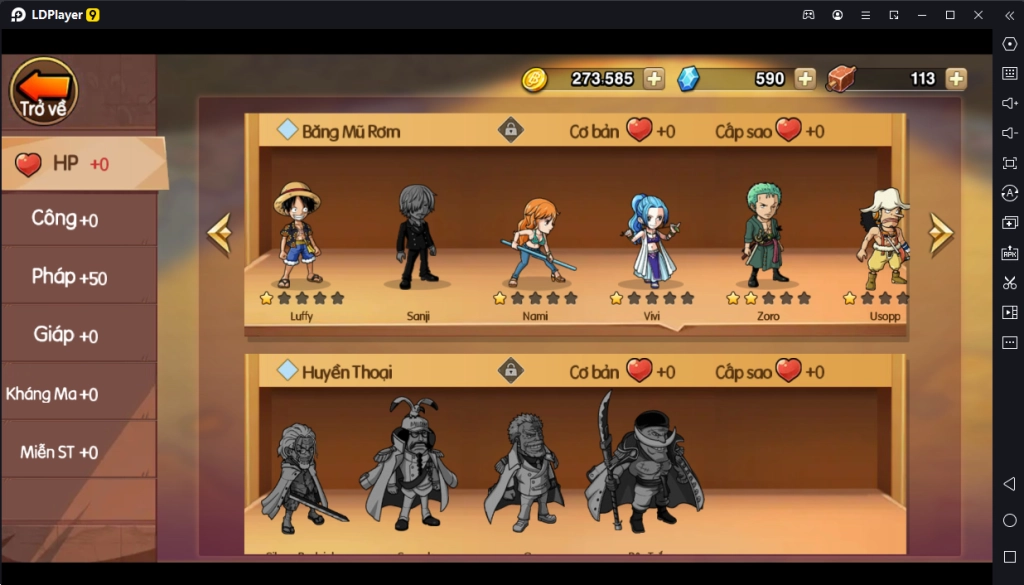1024x585 pixels.
Task: Select the locked Sanji silhouette
Action: (415, 238)
